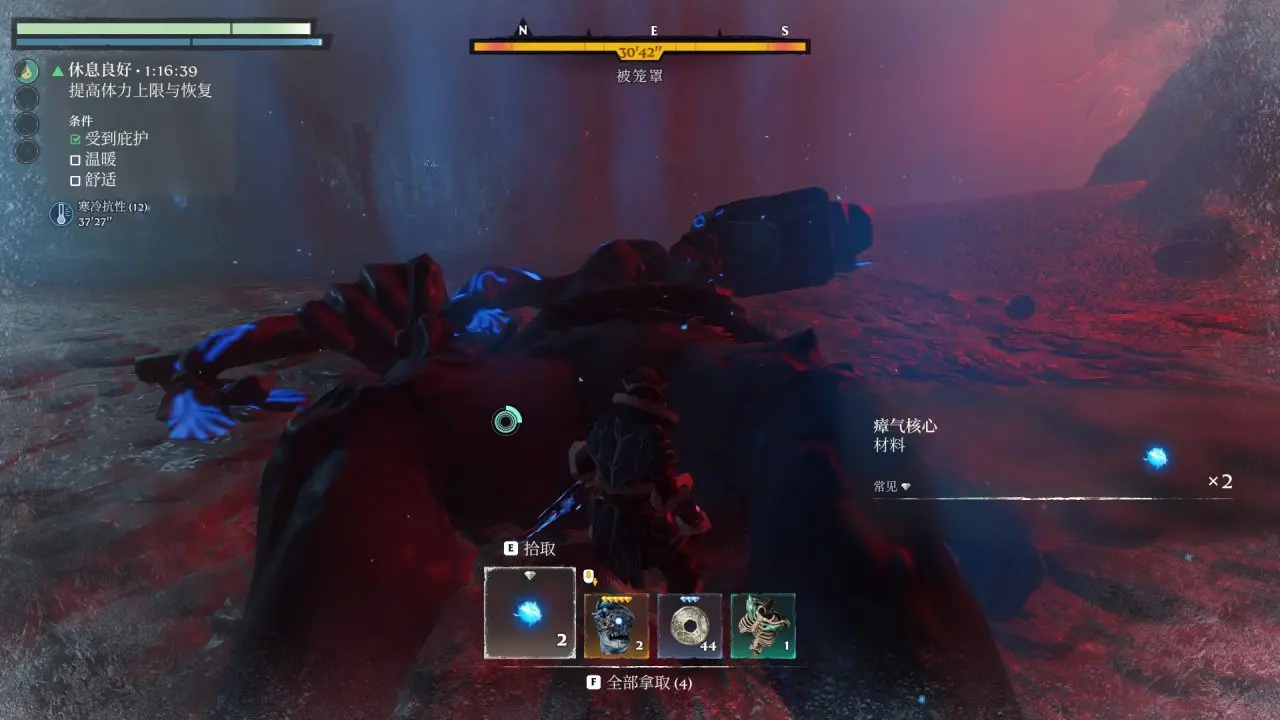The width and height of the screenshot is (1280, 720).
Task: Select the skeleton ribcage loot slot
Action: [763, 626]
